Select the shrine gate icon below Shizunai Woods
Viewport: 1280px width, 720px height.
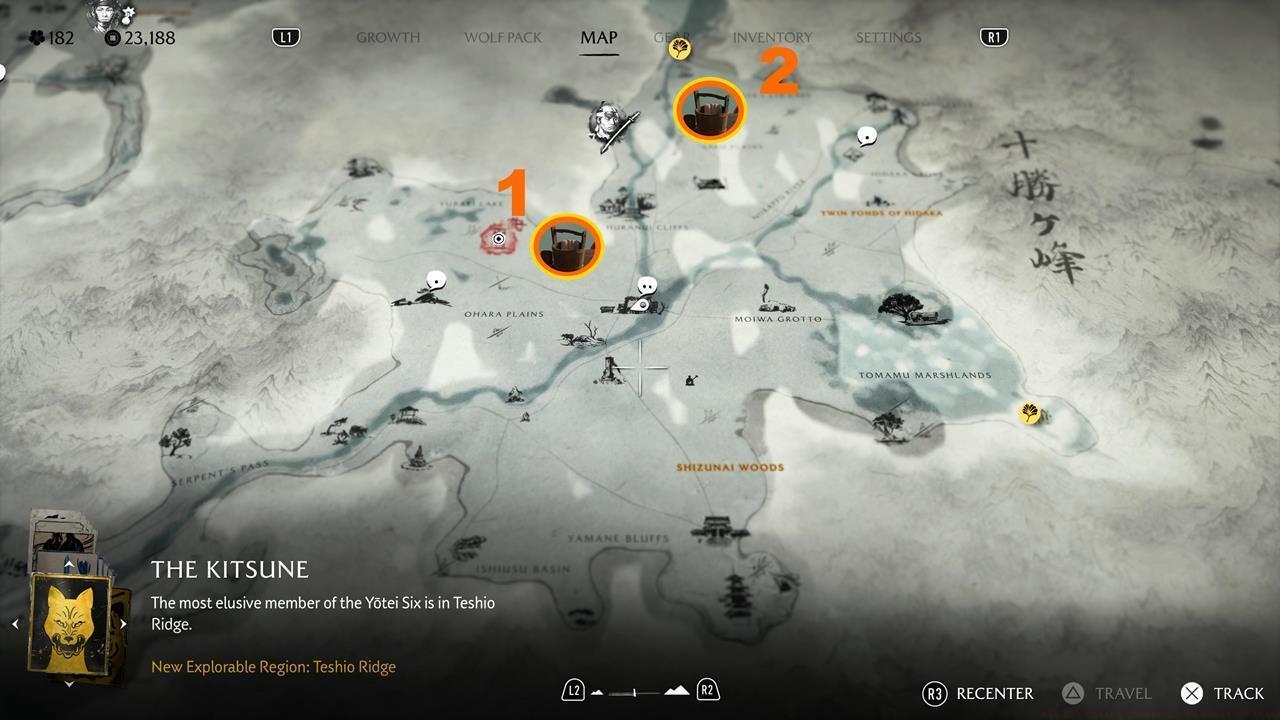click(x=716, y=528)
